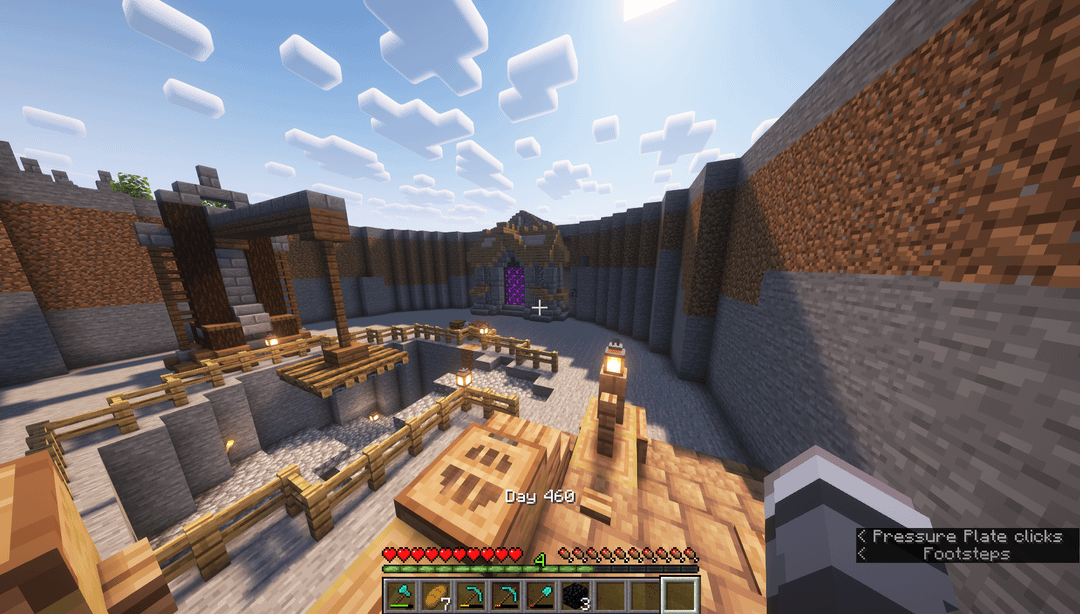Select the diamond shovel slot
Screen dimensions: 1080x614
click(541, 595)
